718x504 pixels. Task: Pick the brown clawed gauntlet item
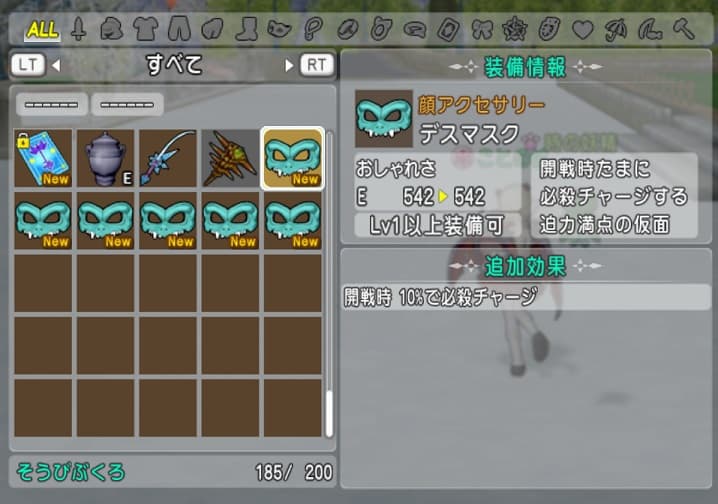[x=229, y=158]
